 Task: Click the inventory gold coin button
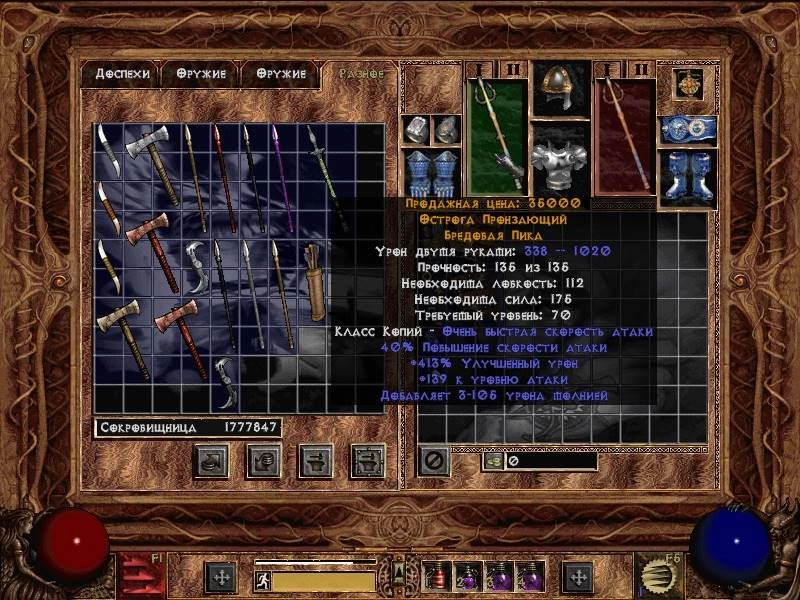pos(493,462)
